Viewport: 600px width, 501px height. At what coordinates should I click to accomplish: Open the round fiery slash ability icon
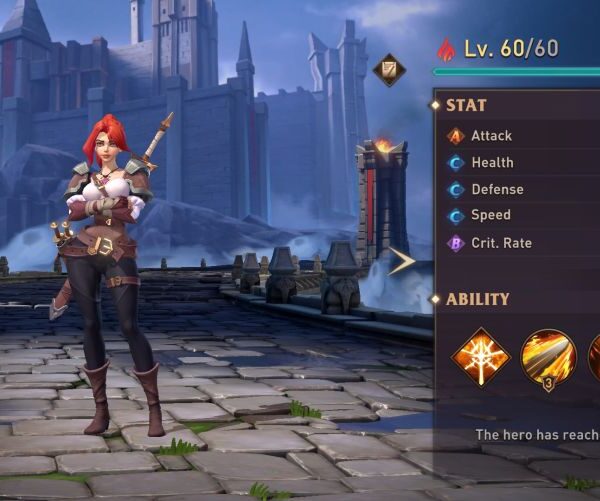548,357
